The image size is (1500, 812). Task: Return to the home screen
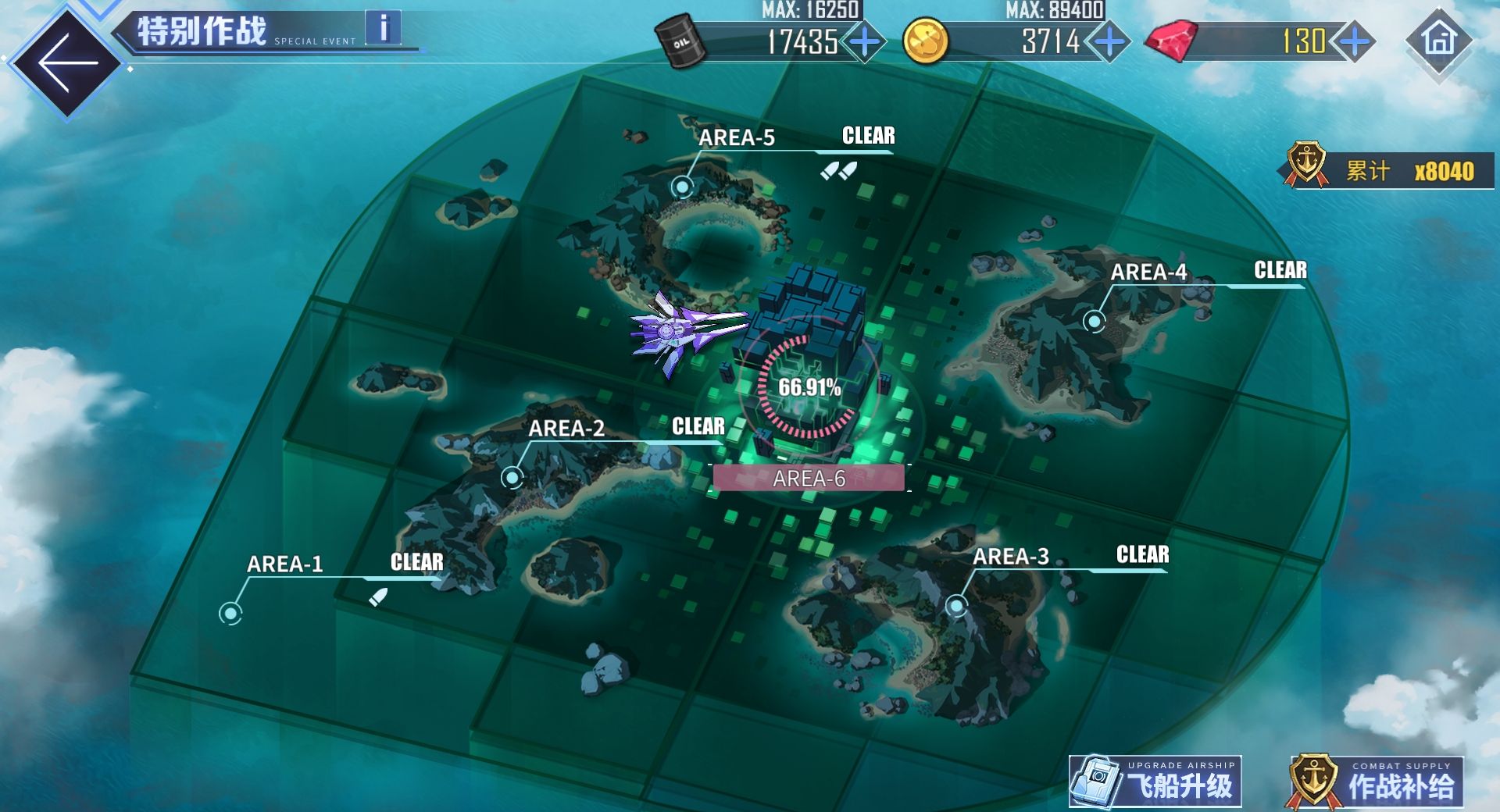[x=1439, y=39]
